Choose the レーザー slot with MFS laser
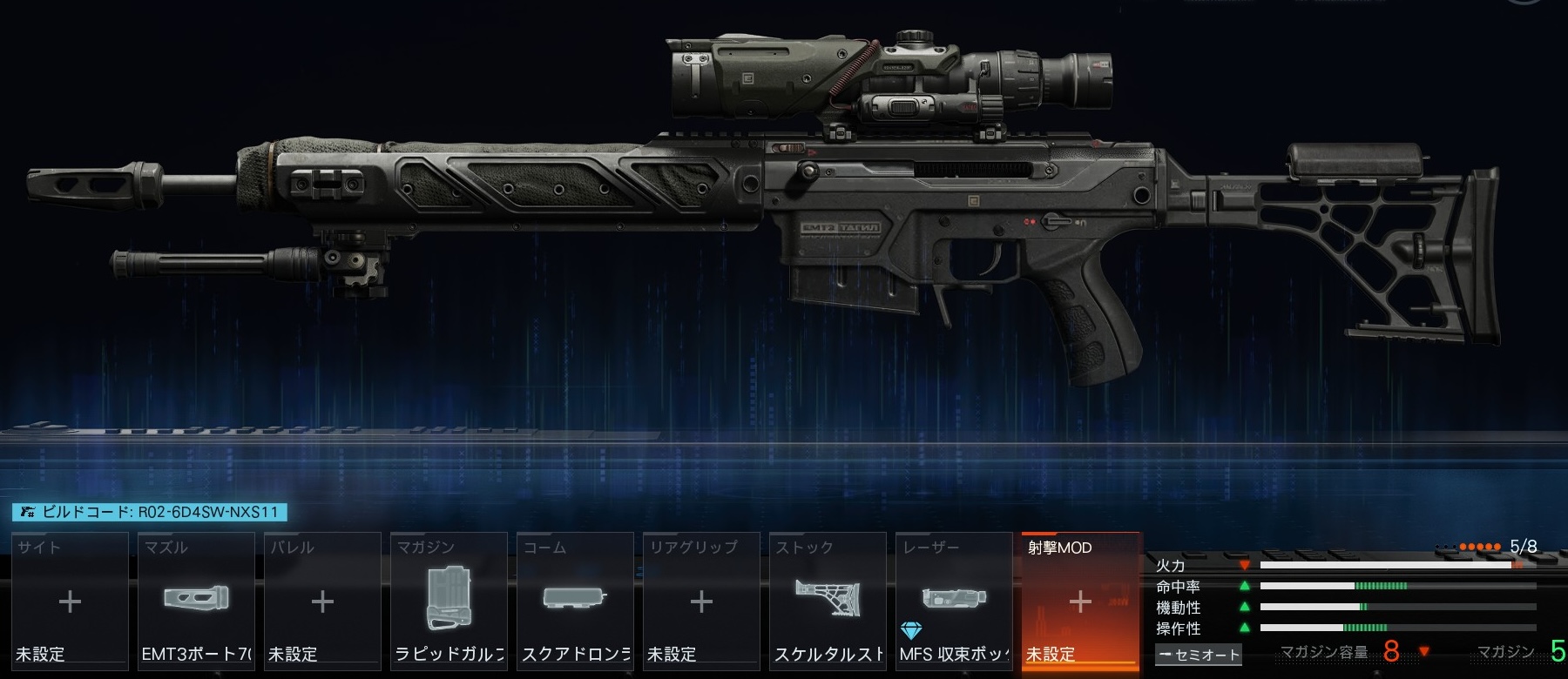 [x=954, y=602]
